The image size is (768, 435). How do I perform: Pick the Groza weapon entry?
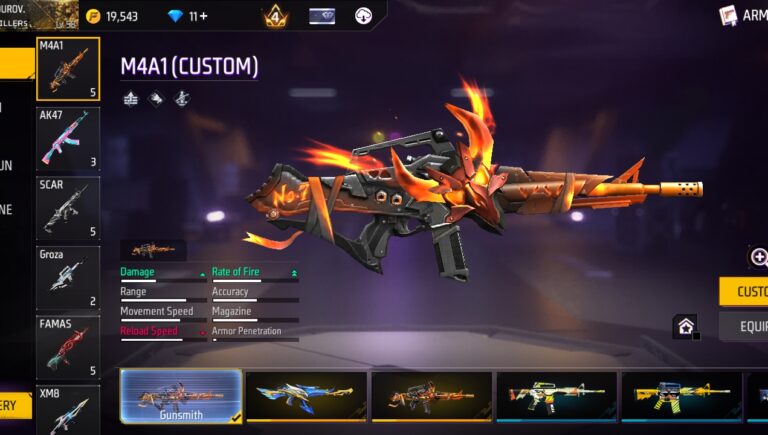tap(68, 277)
